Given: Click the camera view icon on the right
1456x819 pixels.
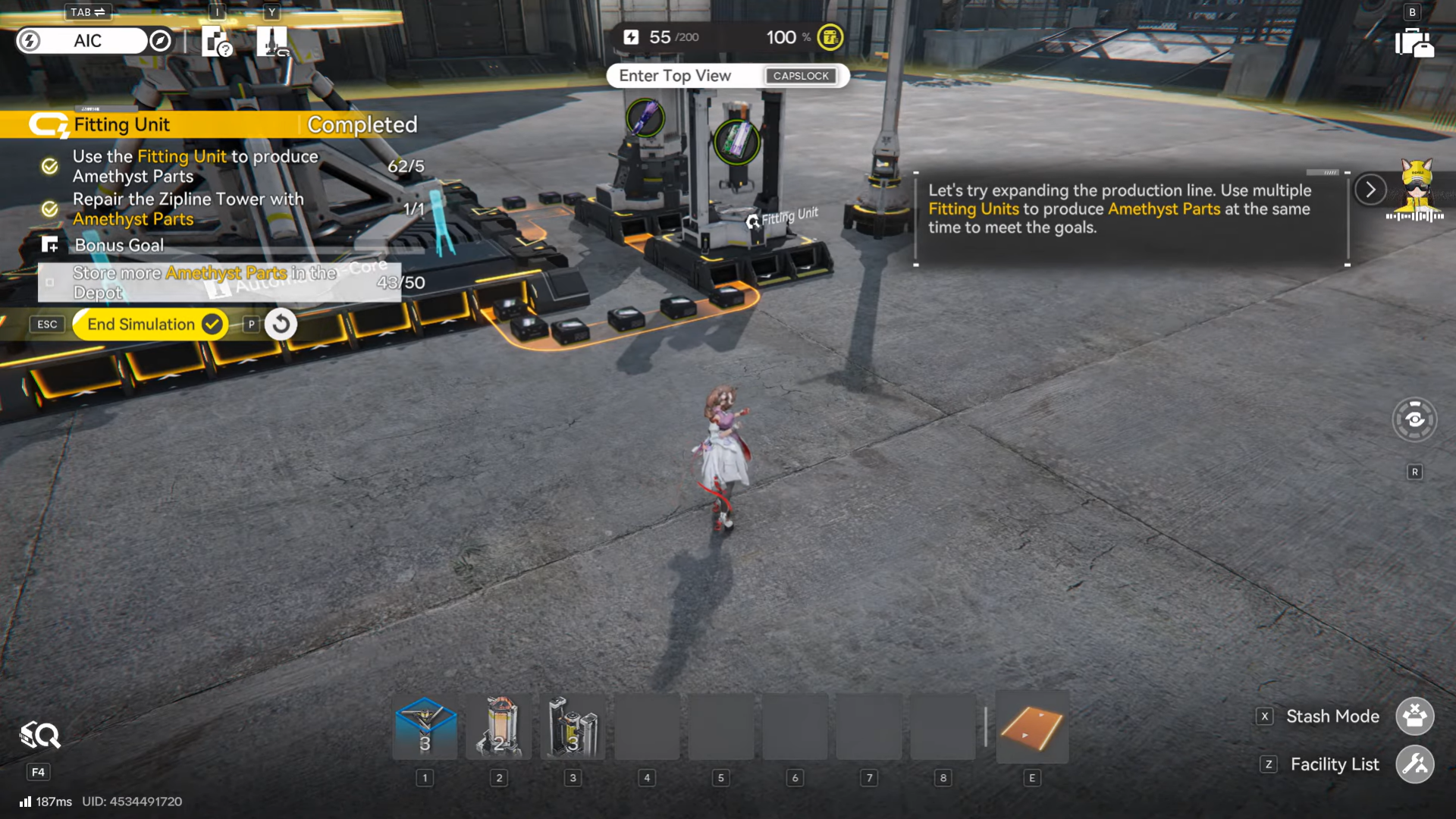Looking at the screenshot, I should (x=1414, y=419).
